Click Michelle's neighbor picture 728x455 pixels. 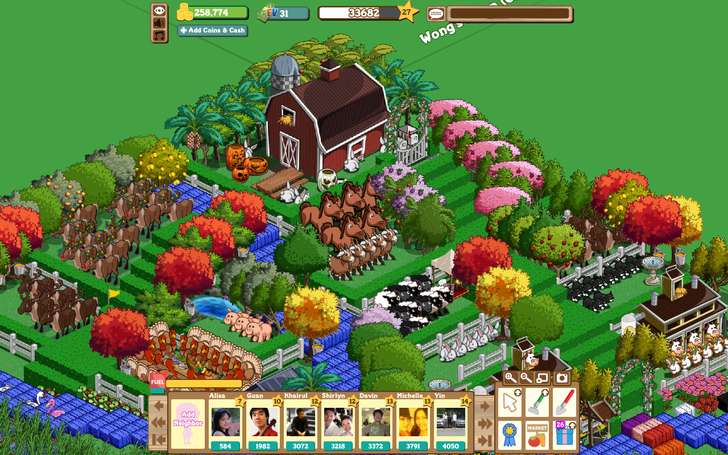point(412,420)
